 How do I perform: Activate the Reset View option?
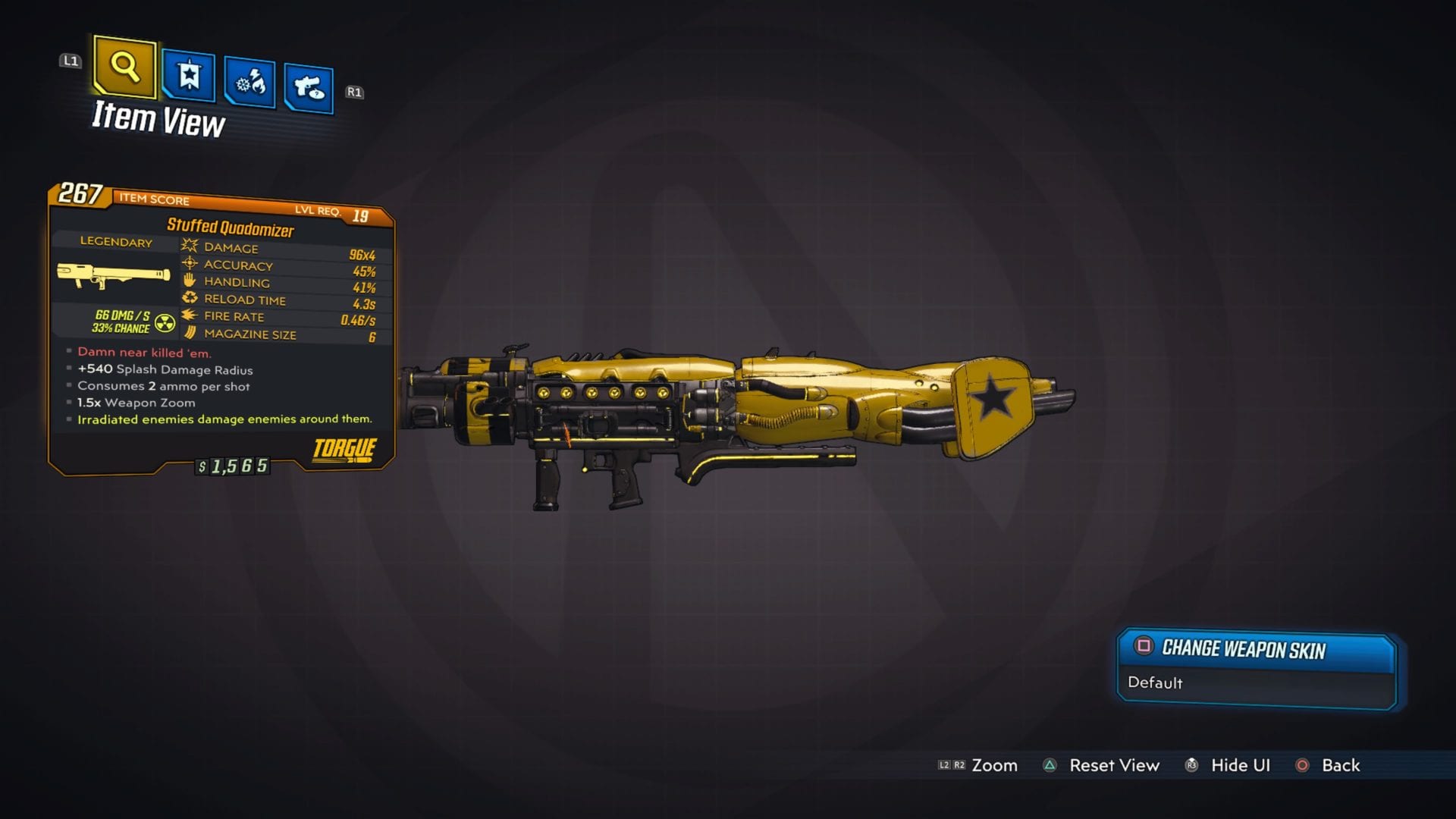point(1113,766)
